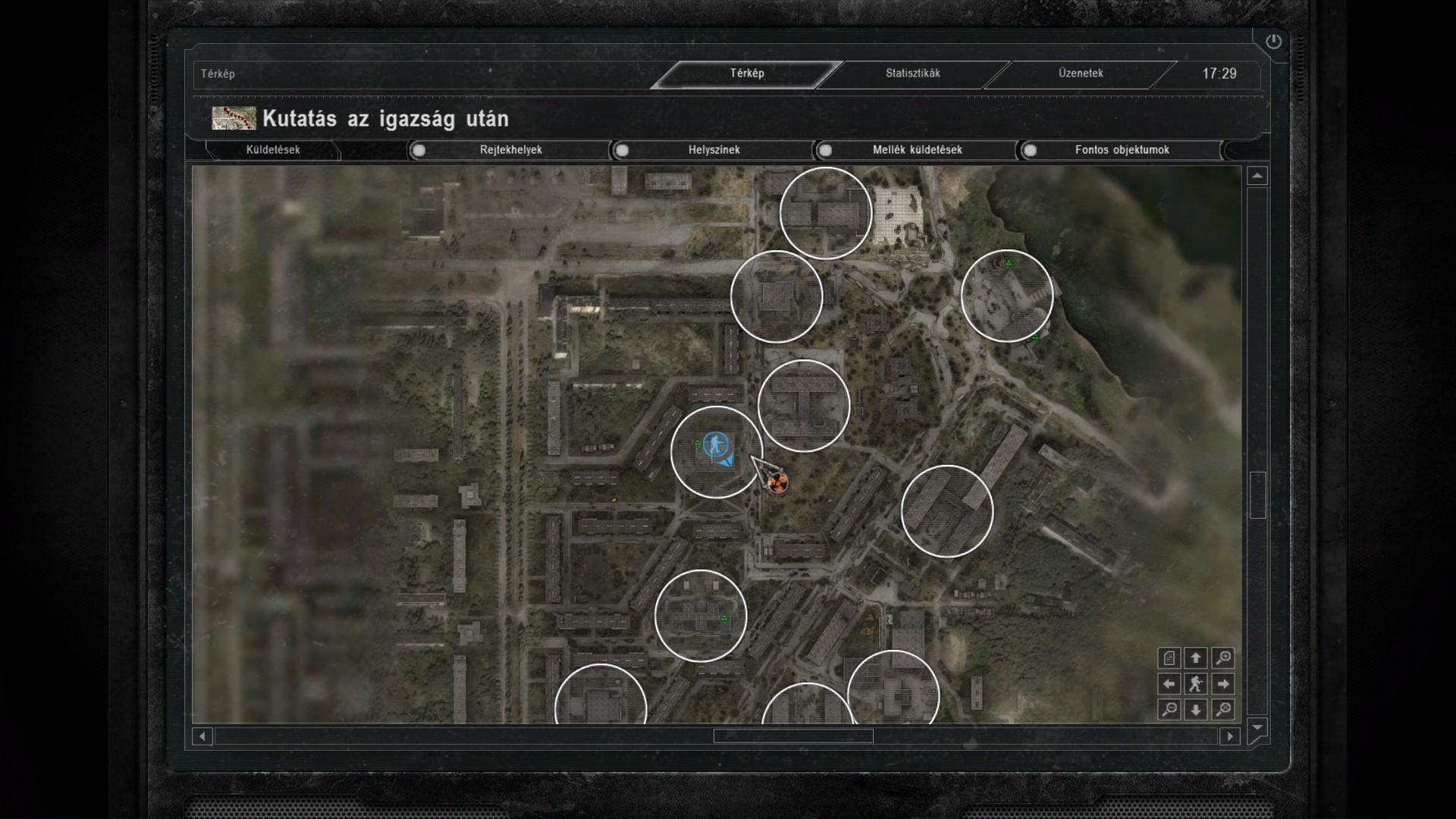The image size is (1456, 819).
Task: Zoom out with the minus magnifier button
Action: pyautogui.click(x=1169, y=710)
